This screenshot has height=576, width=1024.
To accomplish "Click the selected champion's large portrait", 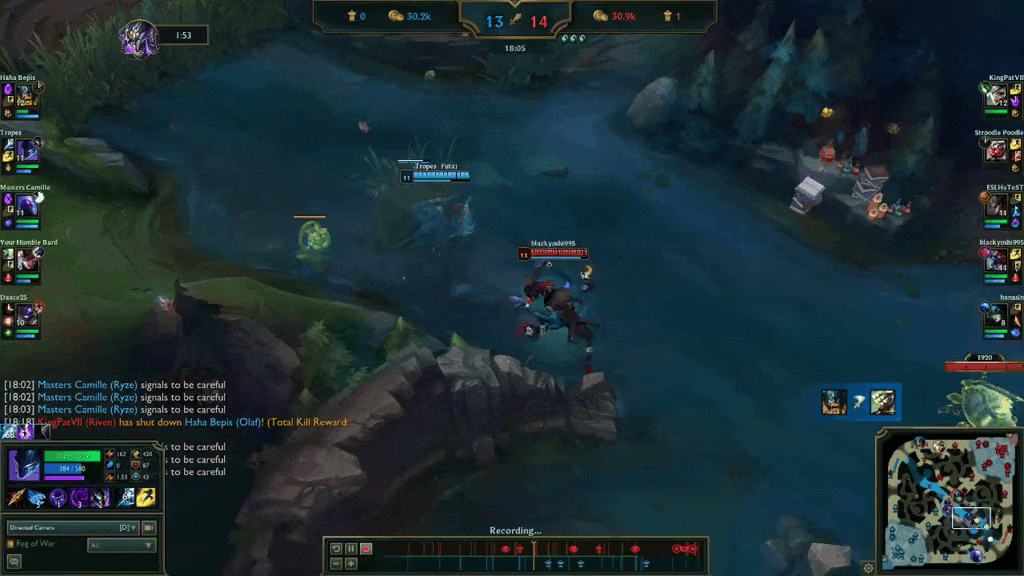I will tap(24, 466).
